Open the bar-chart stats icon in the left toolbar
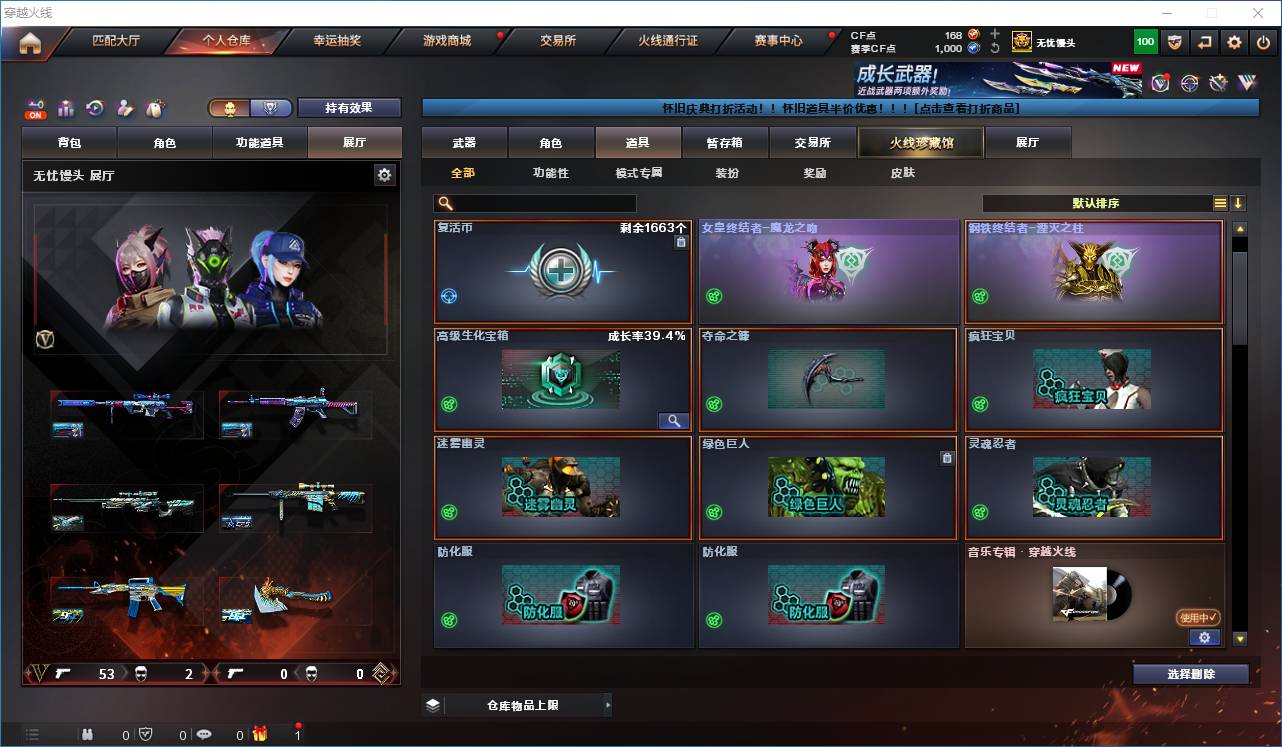The height and width of the screenshot is (747, 1282). (x=64, y=106)
